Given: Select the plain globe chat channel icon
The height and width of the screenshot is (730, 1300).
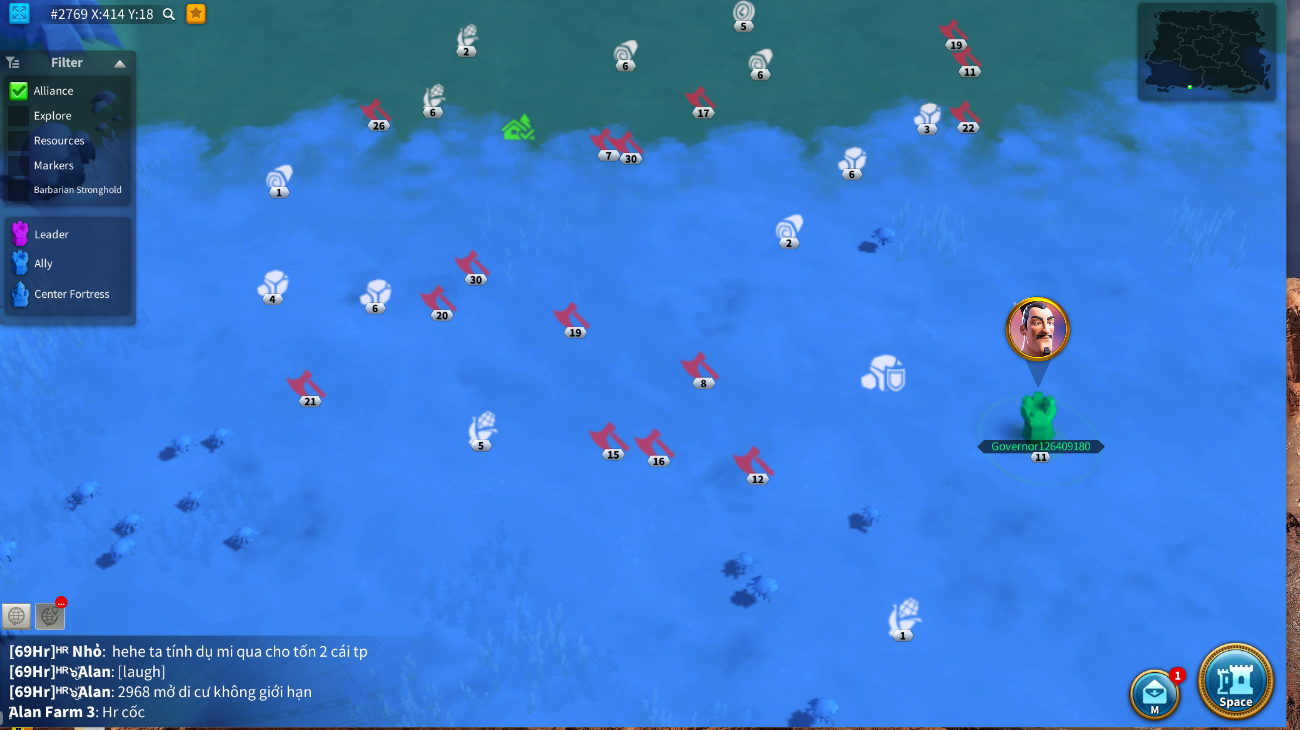Looking at the screenshot, I should (x=16, y=616).
